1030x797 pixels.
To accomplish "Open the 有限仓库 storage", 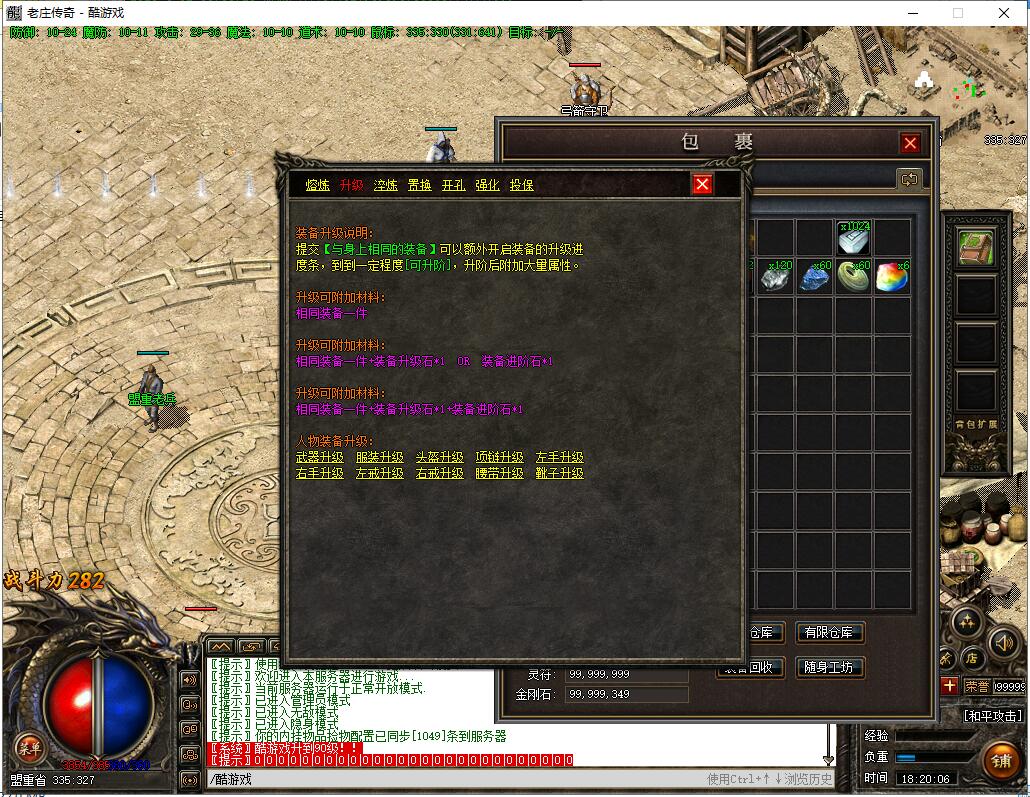I will (829, 633).
